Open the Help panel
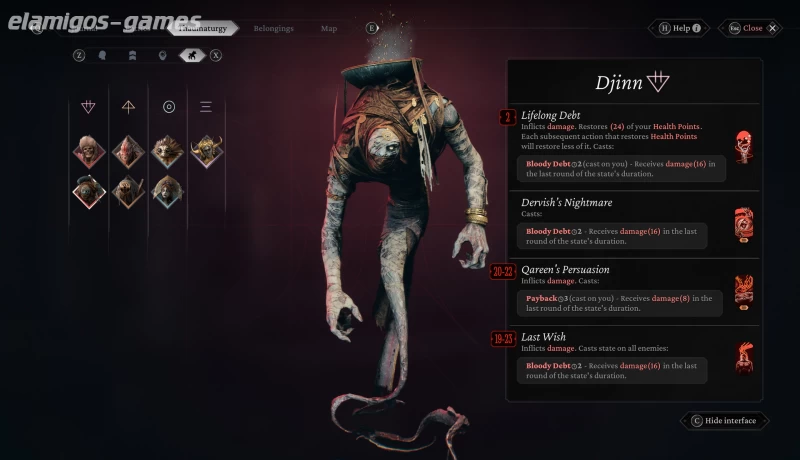 point(679,28)
